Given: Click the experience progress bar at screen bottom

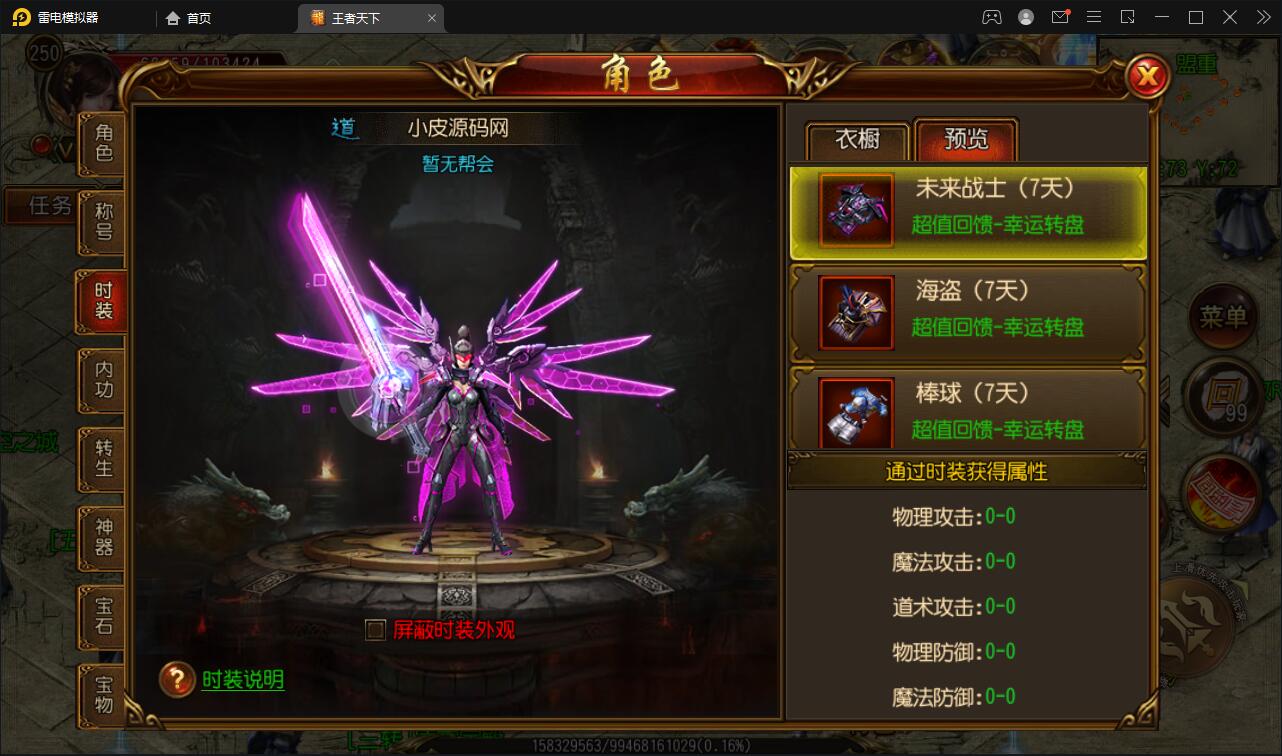Looking at the screenshot, I should 641,744.
